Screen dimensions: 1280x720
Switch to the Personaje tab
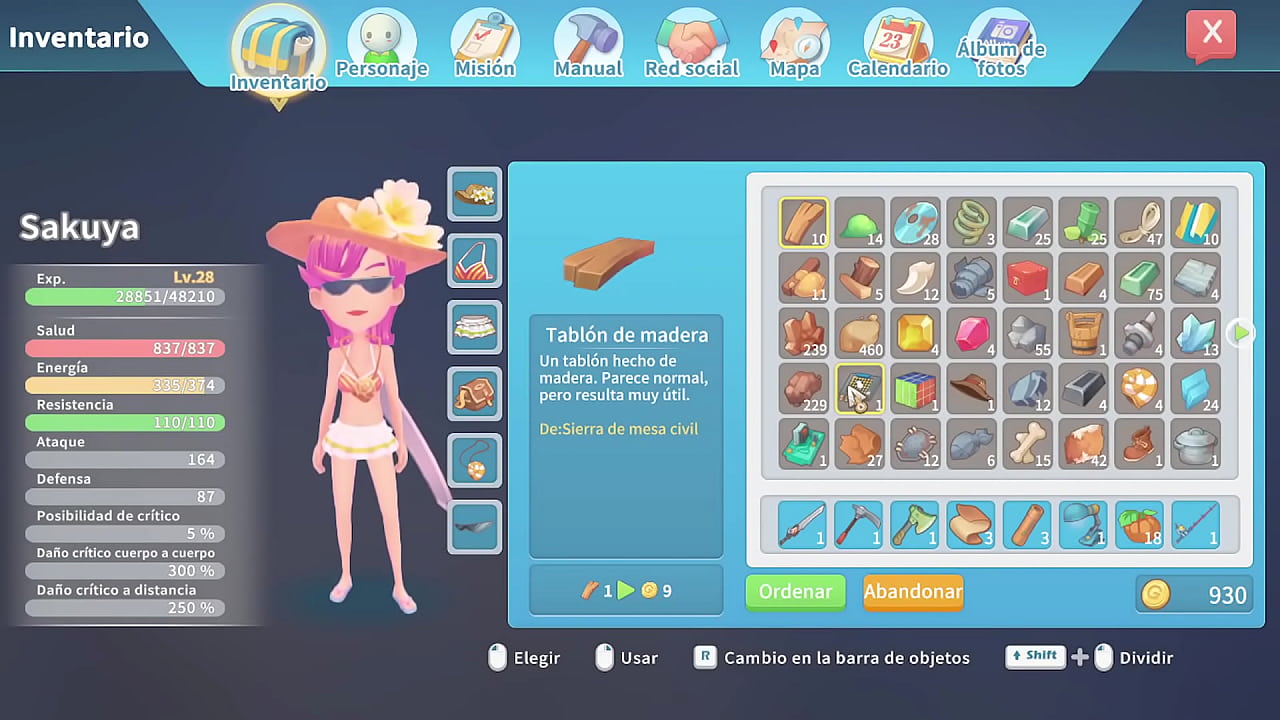(381, 45)
